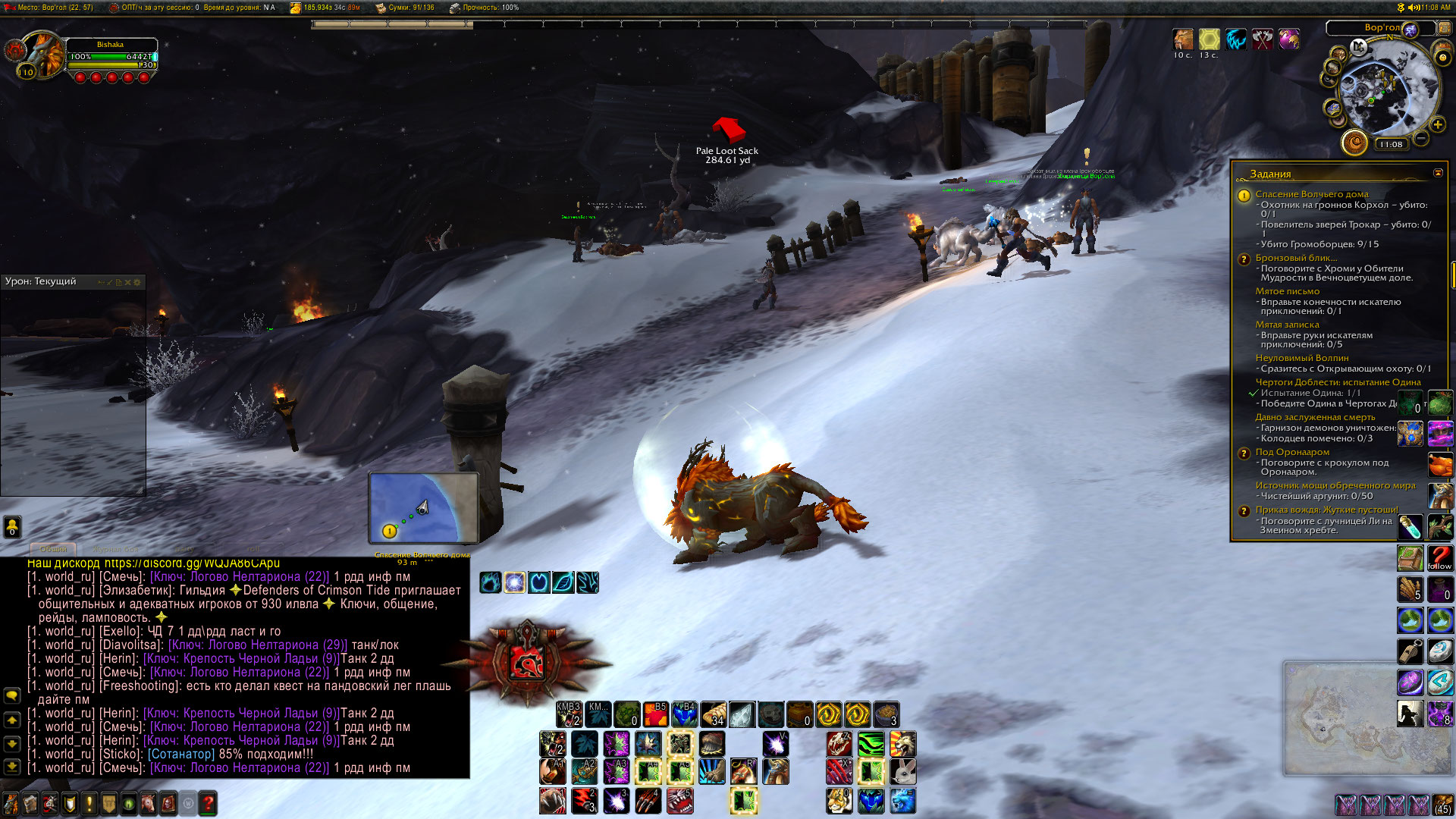
Task: Click the Horde emblem button
Action: coord(526,659)
